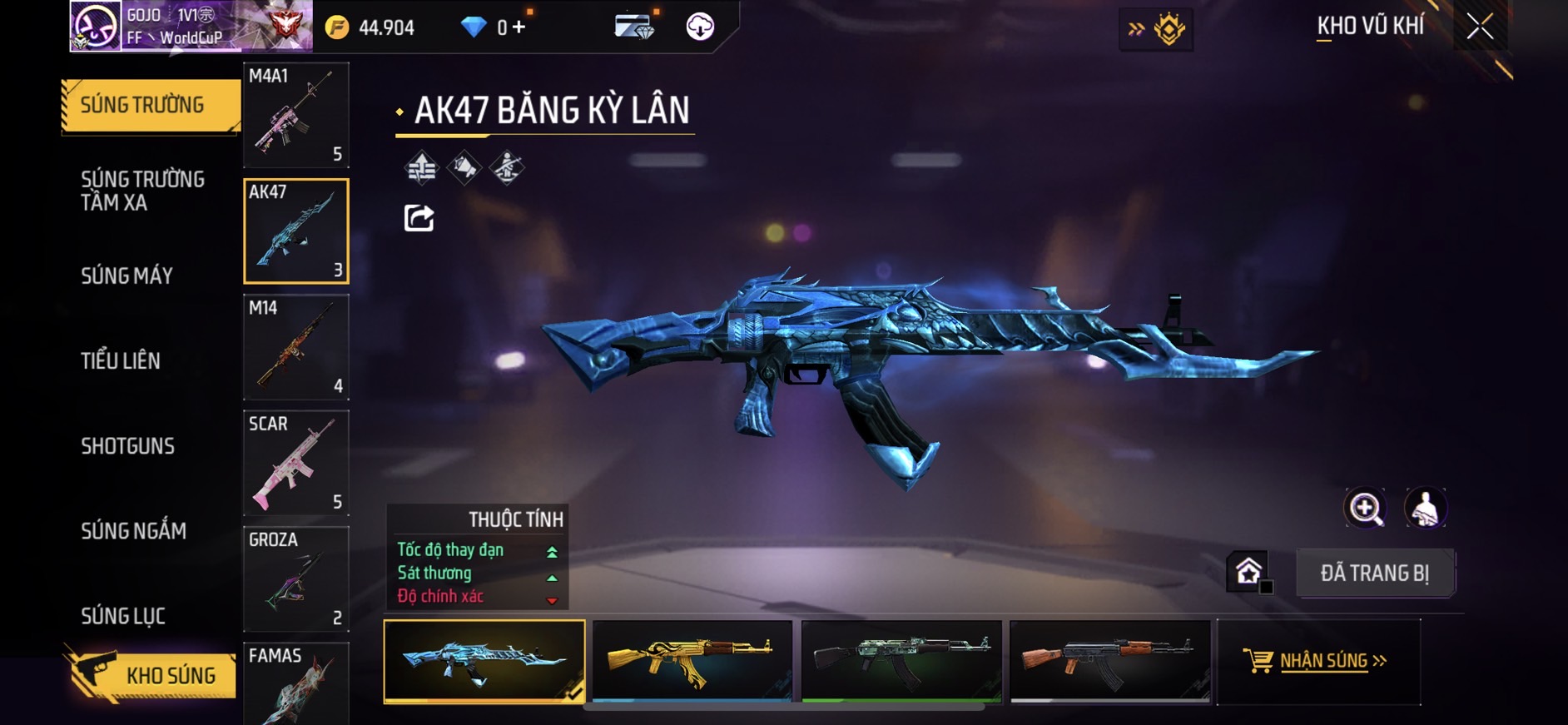The image size is (1568, 725).
Task: Select the FAMAS weapon tile
Action: [295, 684]
